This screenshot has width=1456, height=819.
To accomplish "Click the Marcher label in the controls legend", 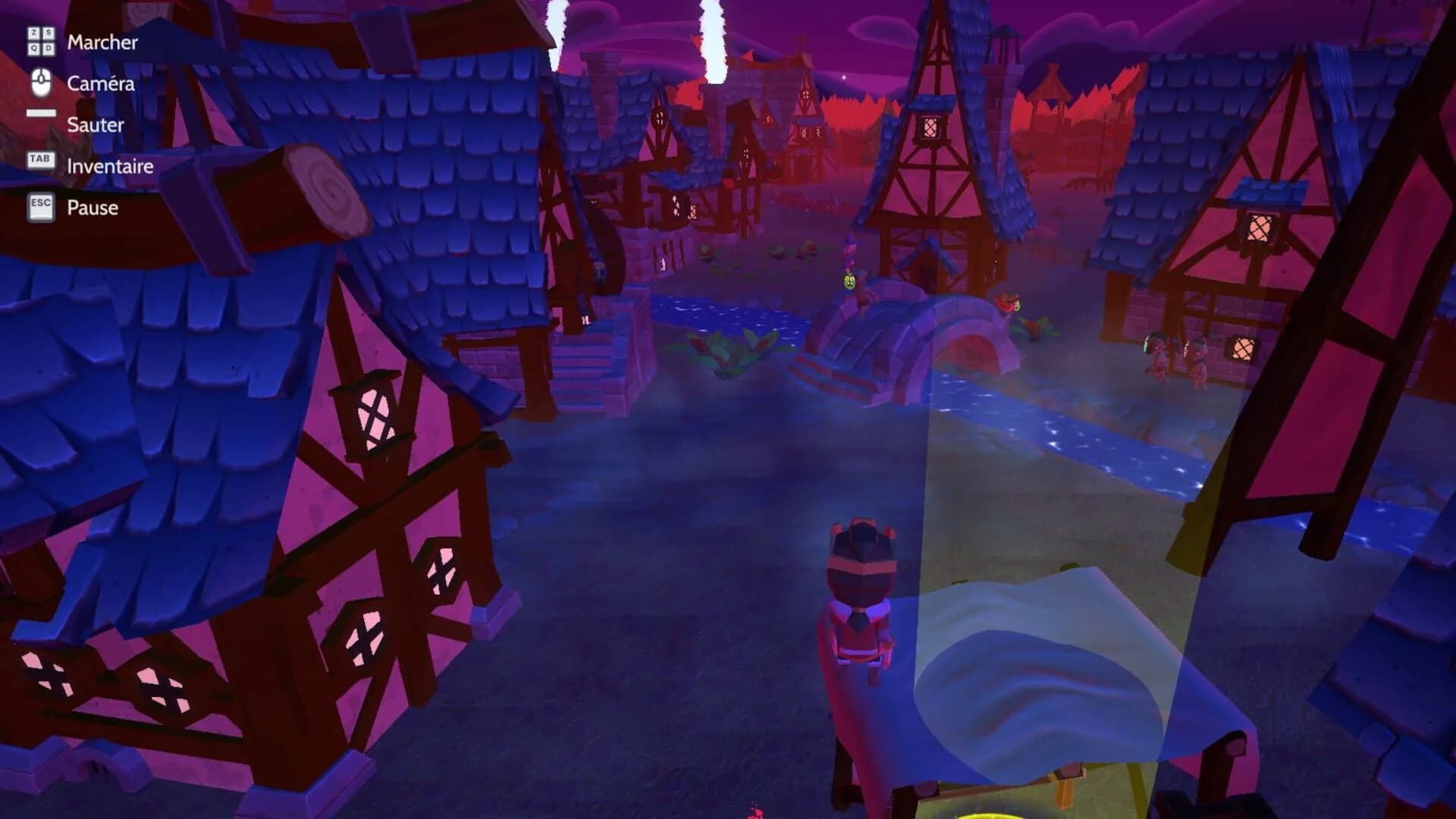I will coord(102,43).
